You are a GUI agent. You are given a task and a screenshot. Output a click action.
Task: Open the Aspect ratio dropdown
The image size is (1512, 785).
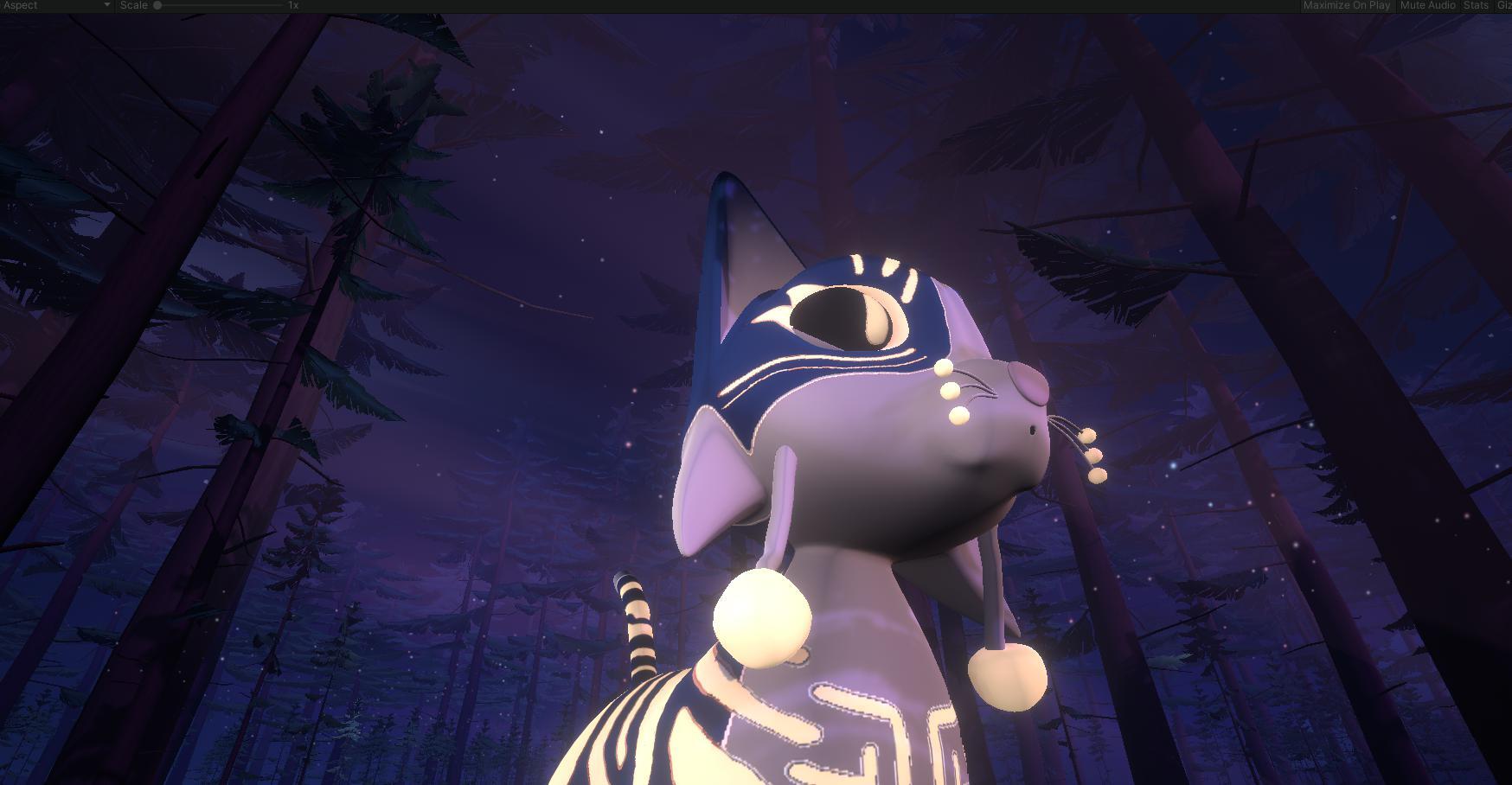coord(52,5)
